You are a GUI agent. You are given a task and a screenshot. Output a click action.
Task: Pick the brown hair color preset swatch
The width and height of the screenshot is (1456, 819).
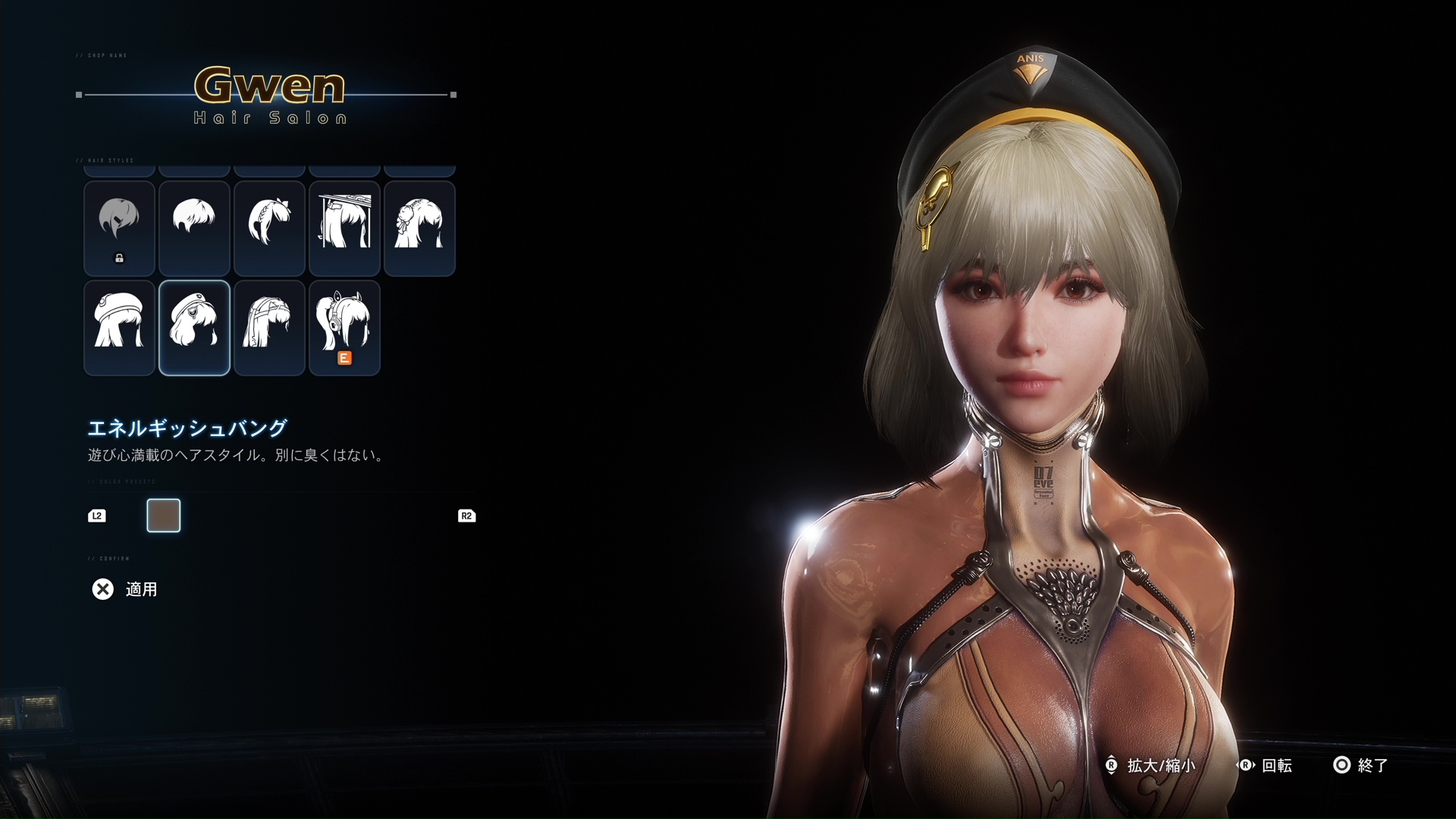point(164,516)
